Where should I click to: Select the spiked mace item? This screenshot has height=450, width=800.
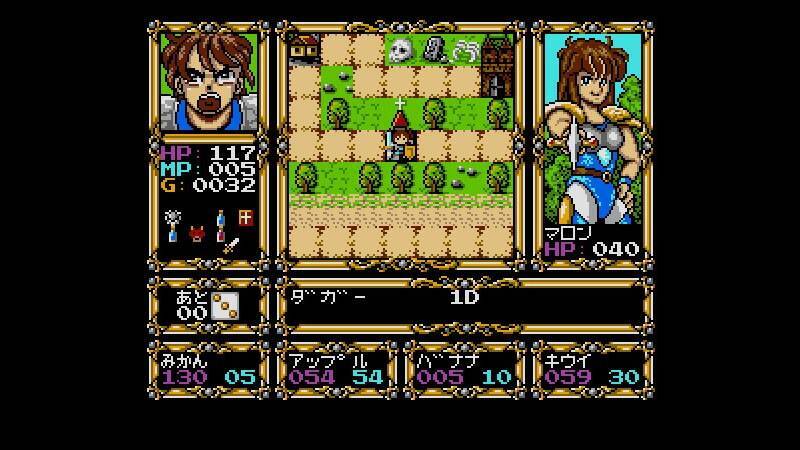173,217
